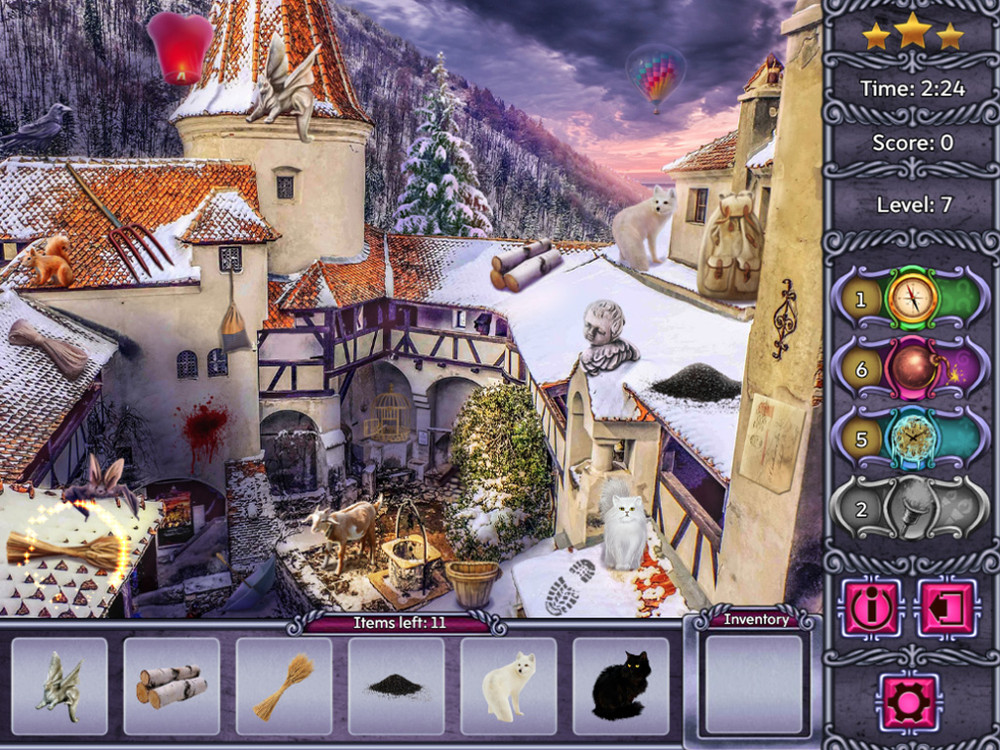The image size is (1000, 750).
Task: Activate the frozen clock time power-up
Action: click(912, 437)
